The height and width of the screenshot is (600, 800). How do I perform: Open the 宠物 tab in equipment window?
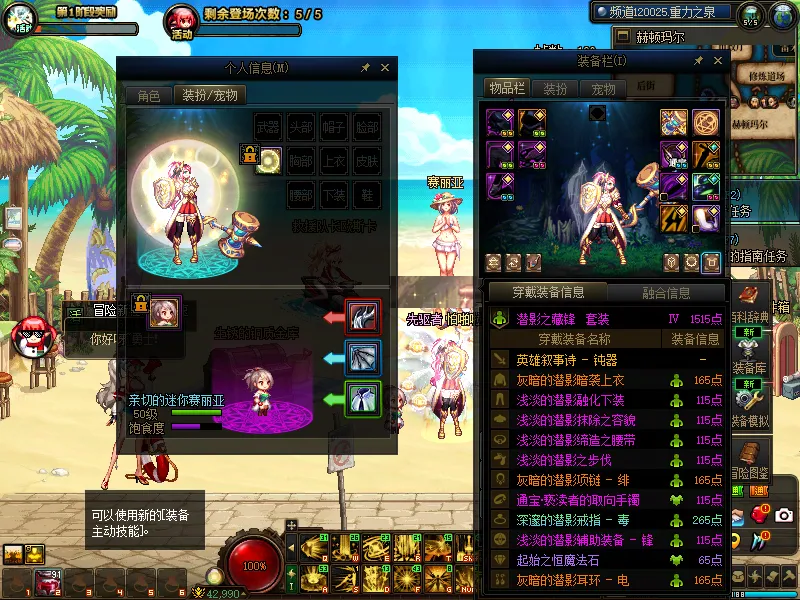[603, 88]
